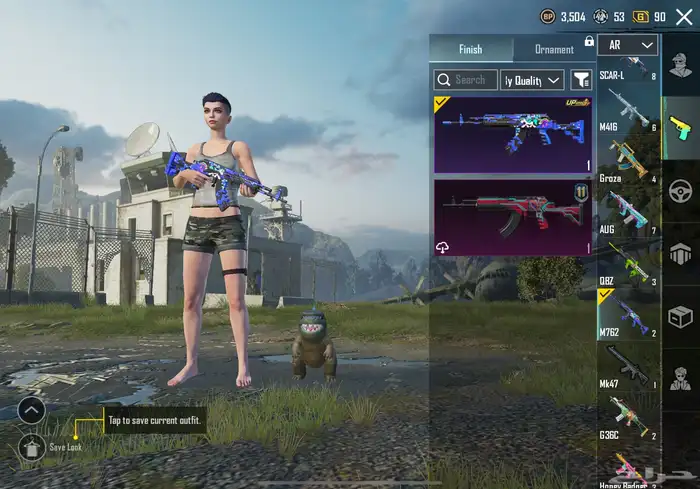The height and width of the screenshot is (489, 700).
Task: Choose the red M762 skin to download
Action: tap(513, 217)
